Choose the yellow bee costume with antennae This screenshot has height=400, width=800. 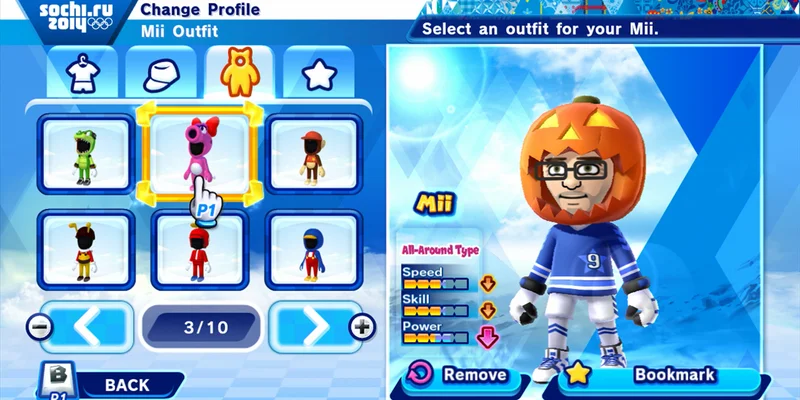(x=85, y=250)
